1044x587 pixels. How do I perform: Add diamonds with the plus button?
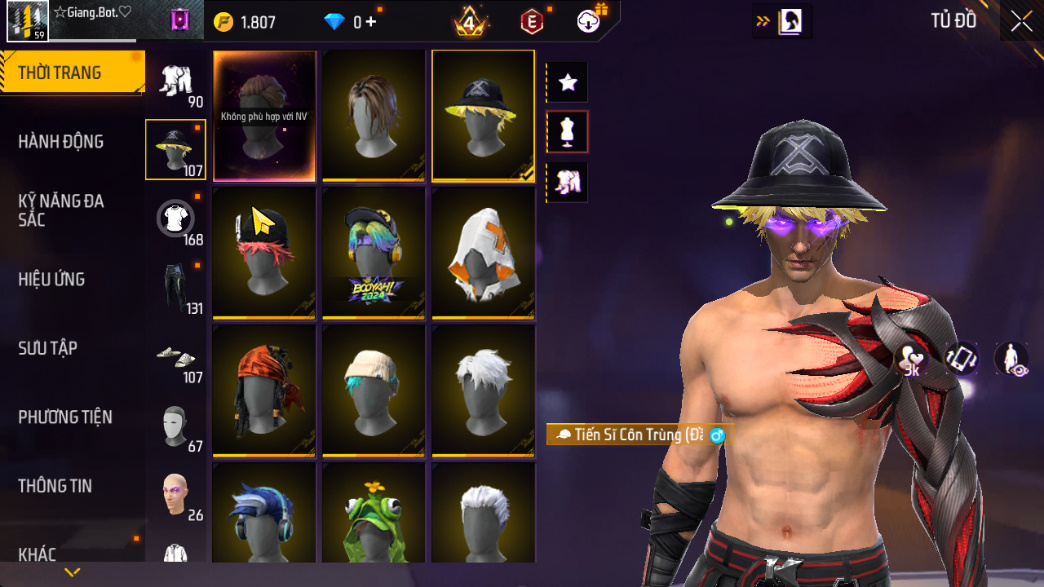[371, 22]
